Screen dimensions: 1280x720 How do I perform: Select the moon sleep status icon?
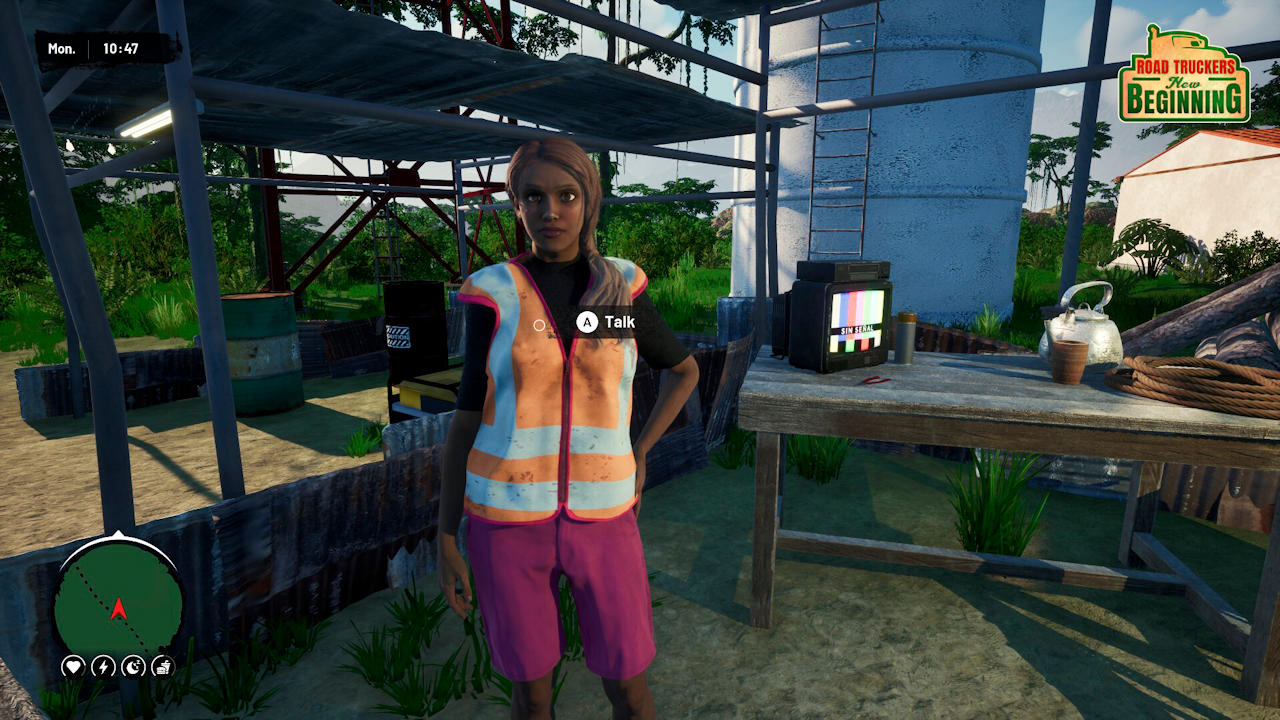pos(133,666)
